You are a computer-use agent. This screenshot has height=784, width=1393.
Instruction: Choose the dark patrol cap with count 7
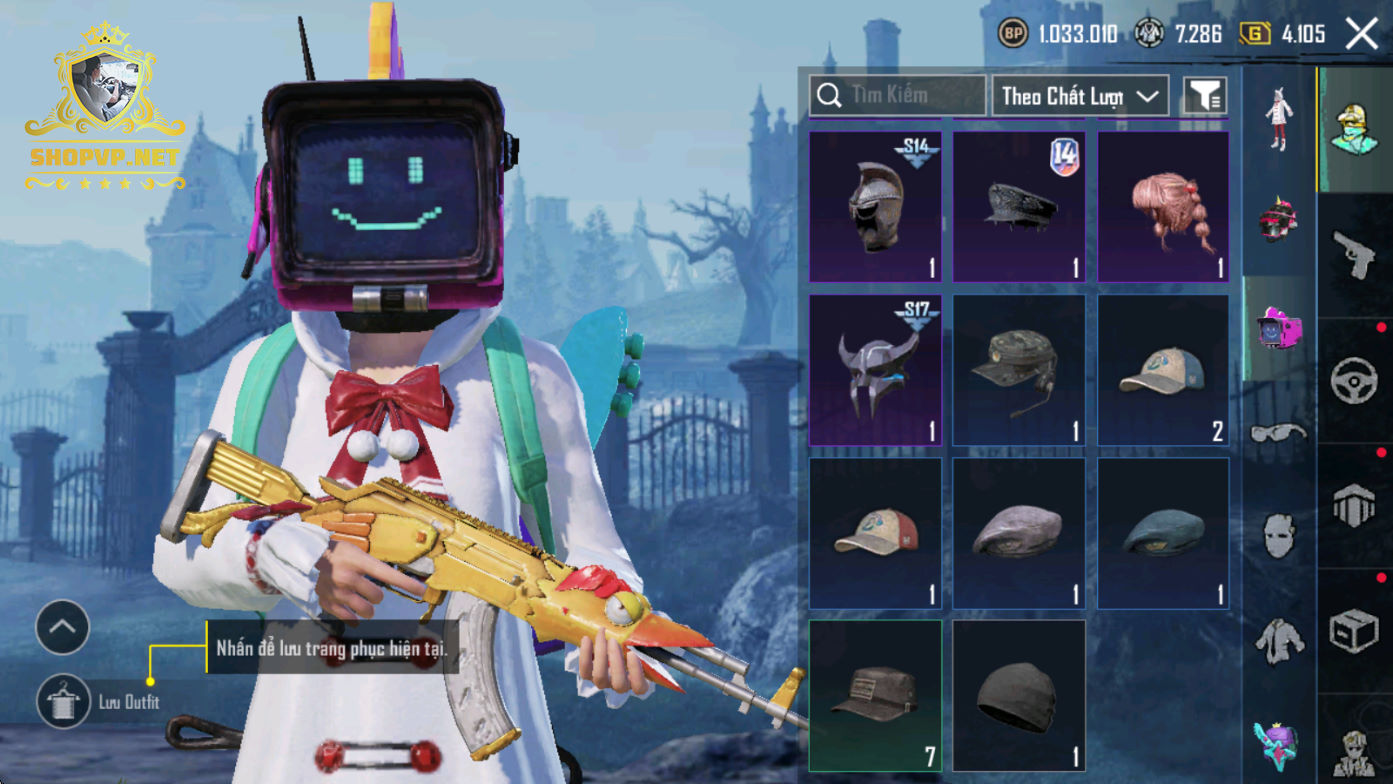(x=875, y=696)
